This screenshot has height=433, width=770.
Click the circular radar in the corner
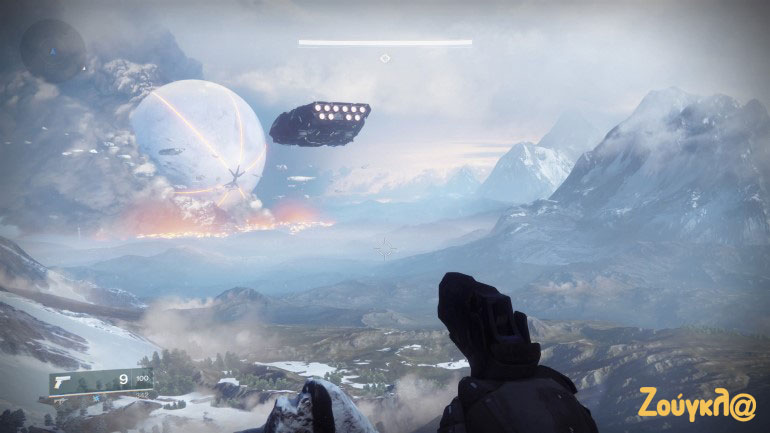point(53,50)
